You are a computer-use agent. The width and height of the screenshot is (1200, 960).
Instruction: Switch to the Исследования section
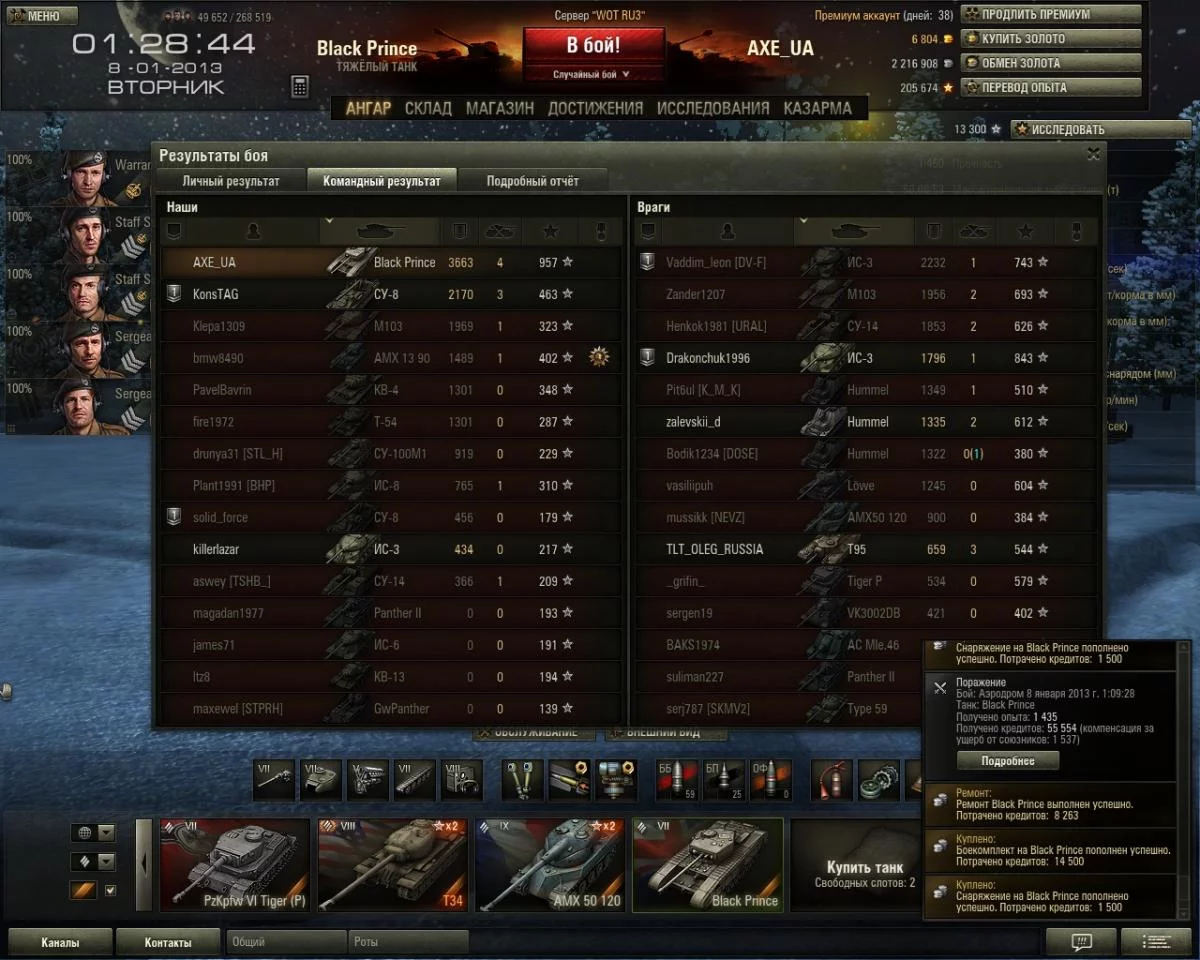[713, 108]
